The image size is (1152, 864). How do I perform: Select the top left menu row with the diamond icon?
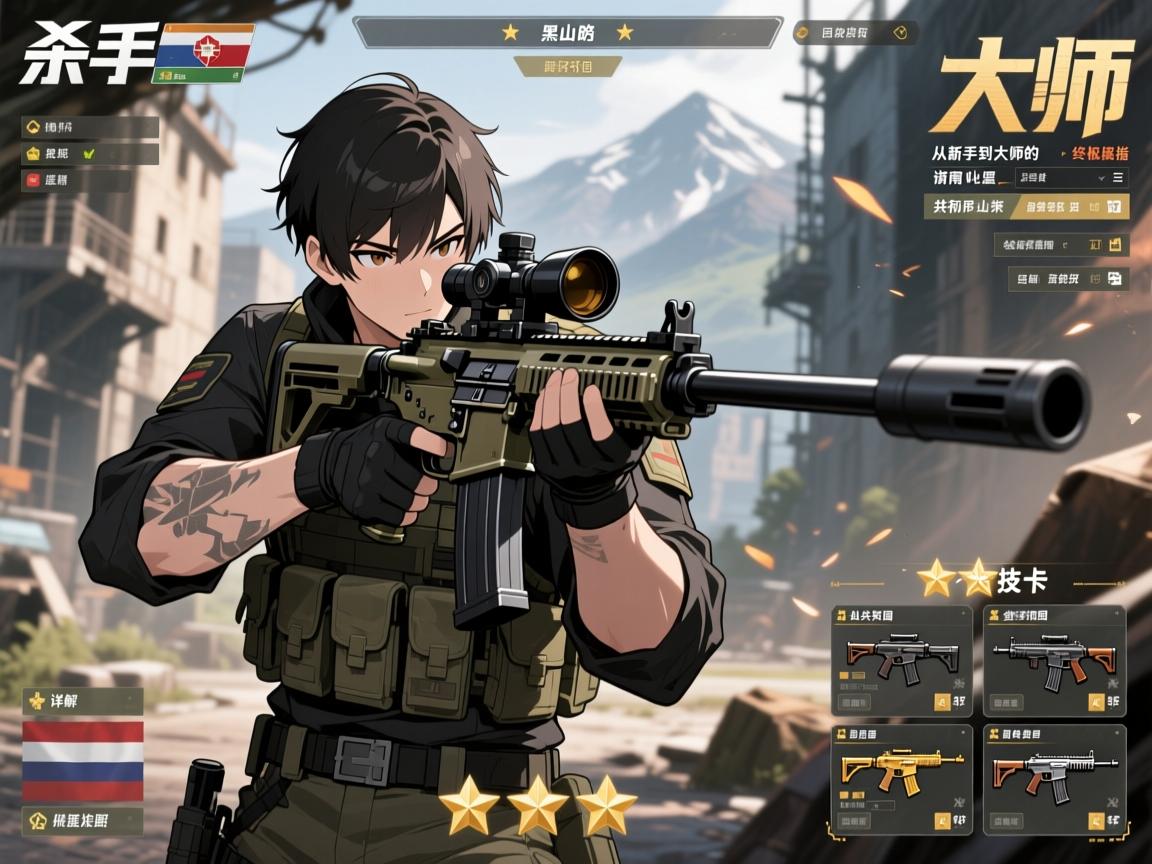pos(90,127)
